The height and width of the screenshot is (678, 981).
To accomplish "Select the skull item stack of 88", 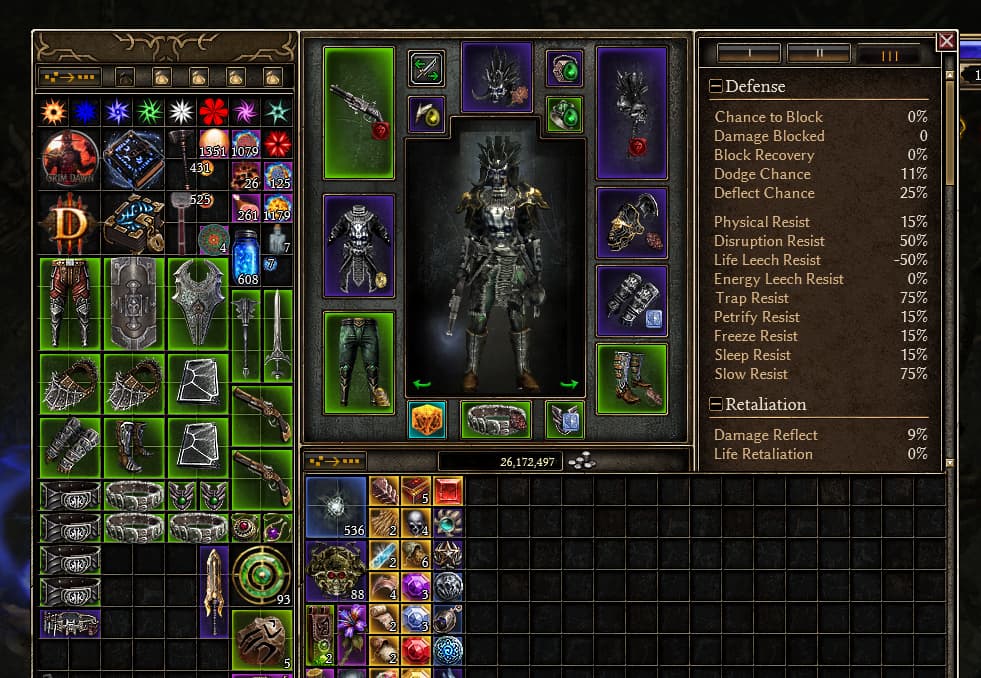I will coord(336,572).
